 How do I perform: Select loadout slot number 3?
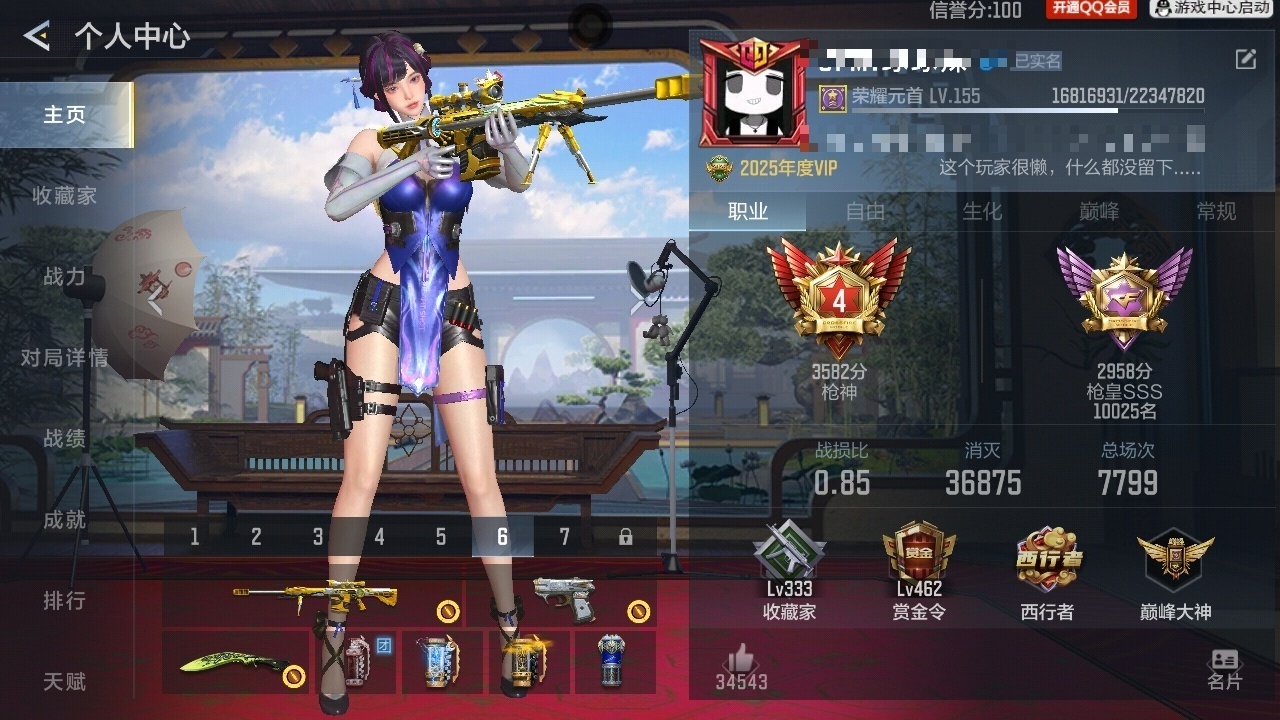[x=318, y=537]
